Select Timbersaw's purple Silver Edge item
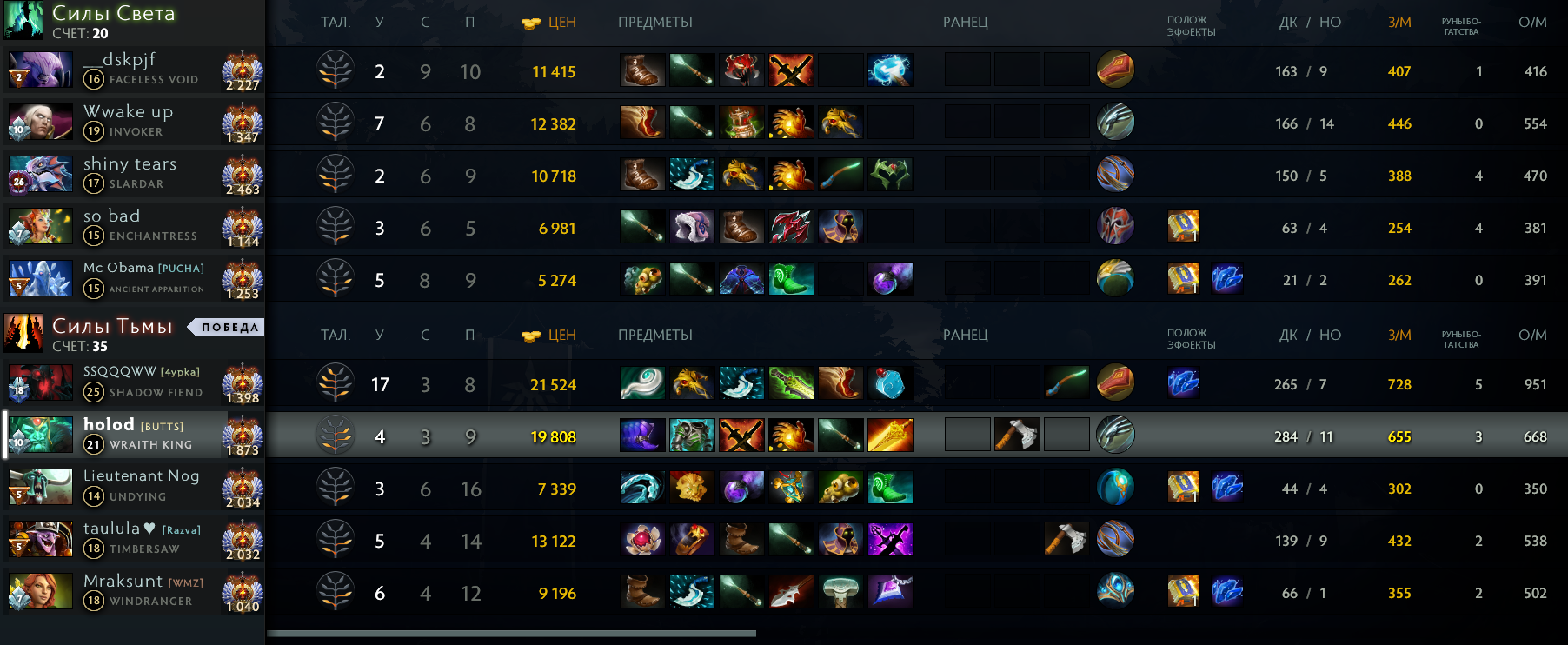The height and width of the screenshot is (645, 1568). coord(890,540)
